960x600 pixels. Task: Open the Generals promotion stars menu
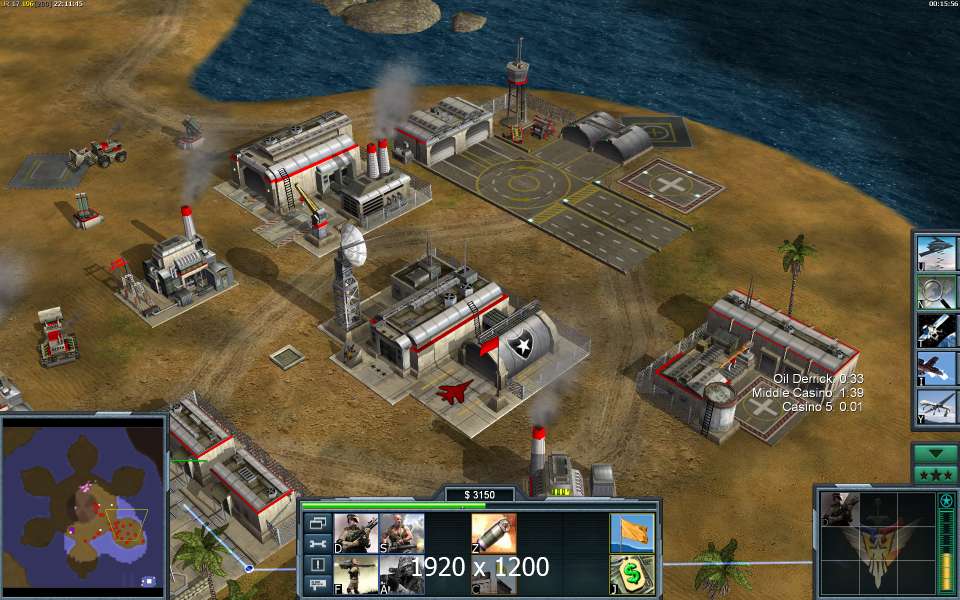(937, 474)
